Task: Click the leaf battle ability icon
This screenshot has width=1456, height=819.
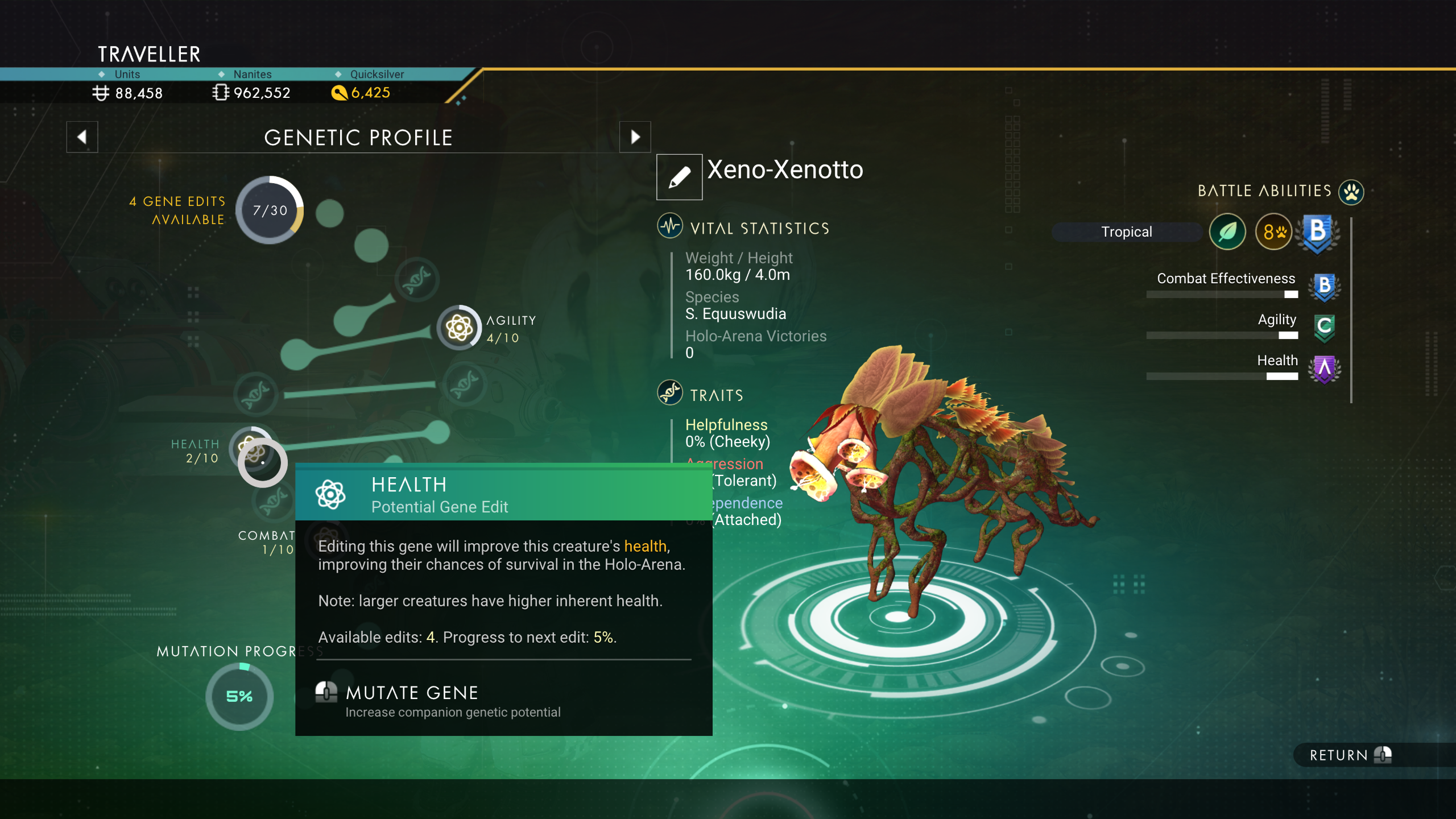Action: (x=1228, y=231)
